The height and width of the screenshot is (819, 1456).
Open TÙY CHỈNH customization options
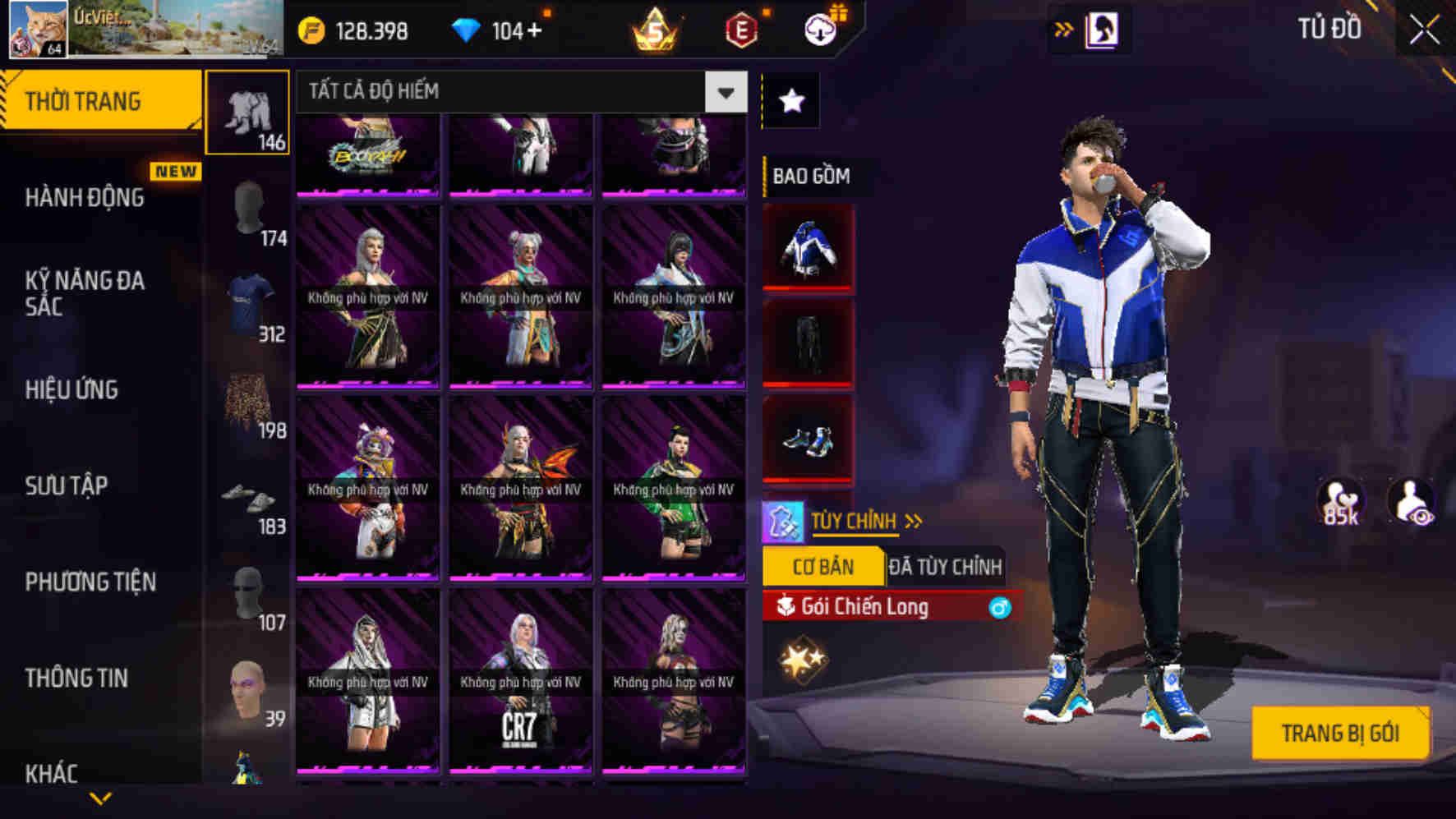pos(855,520)
